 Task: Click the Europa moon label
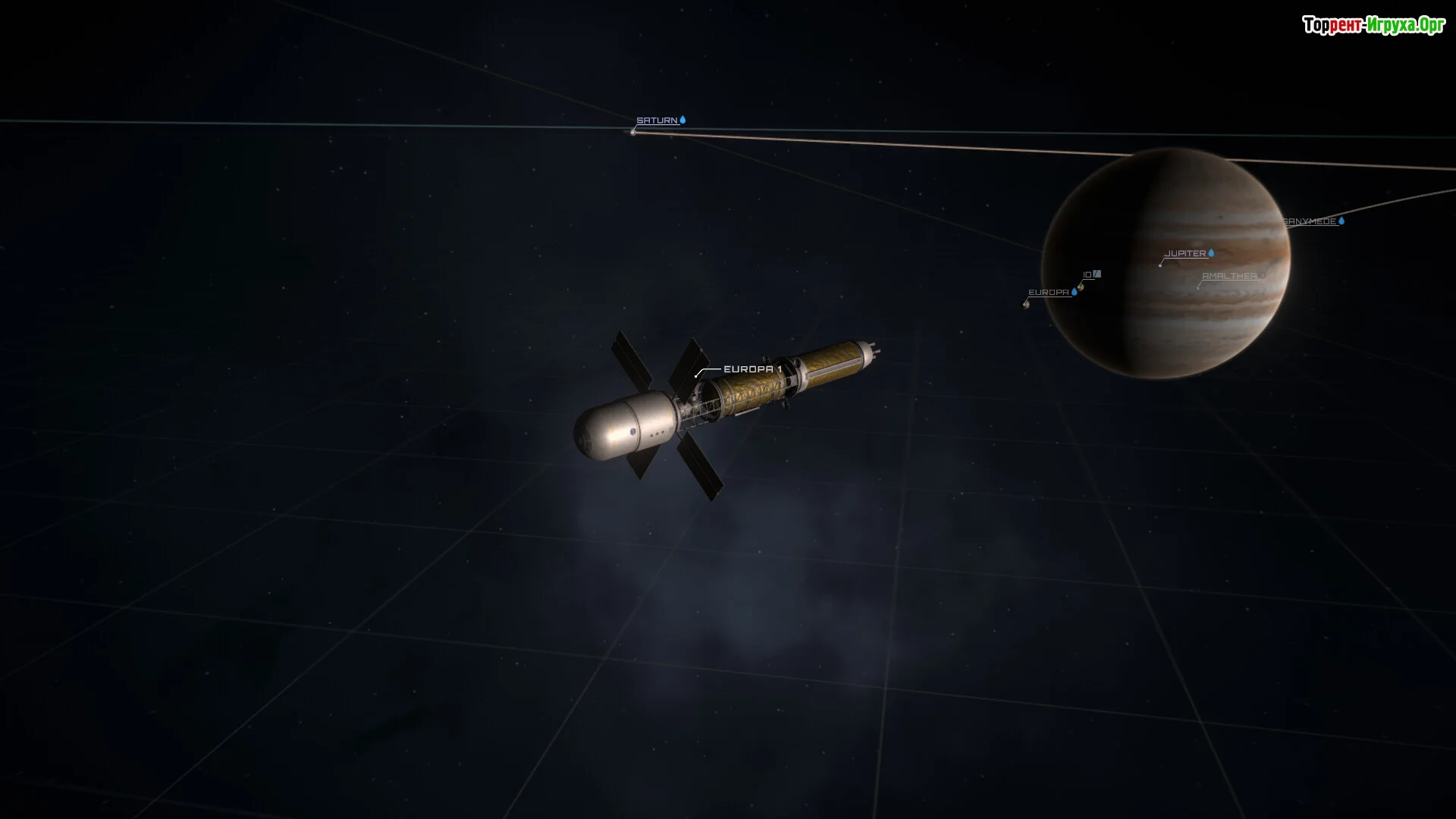1048,293
